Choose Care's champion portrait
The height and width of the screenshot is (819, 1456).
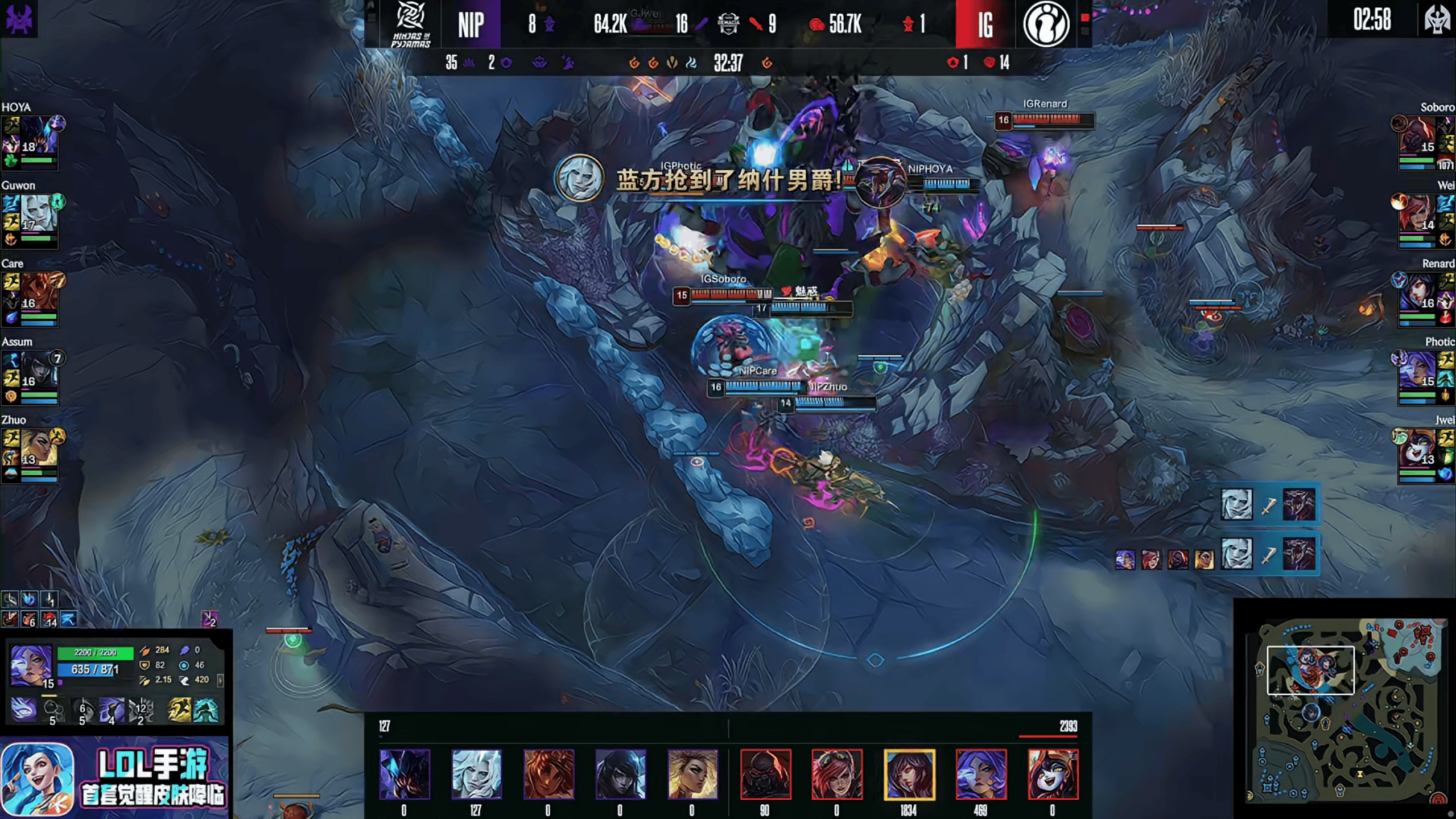pos(38,292)
